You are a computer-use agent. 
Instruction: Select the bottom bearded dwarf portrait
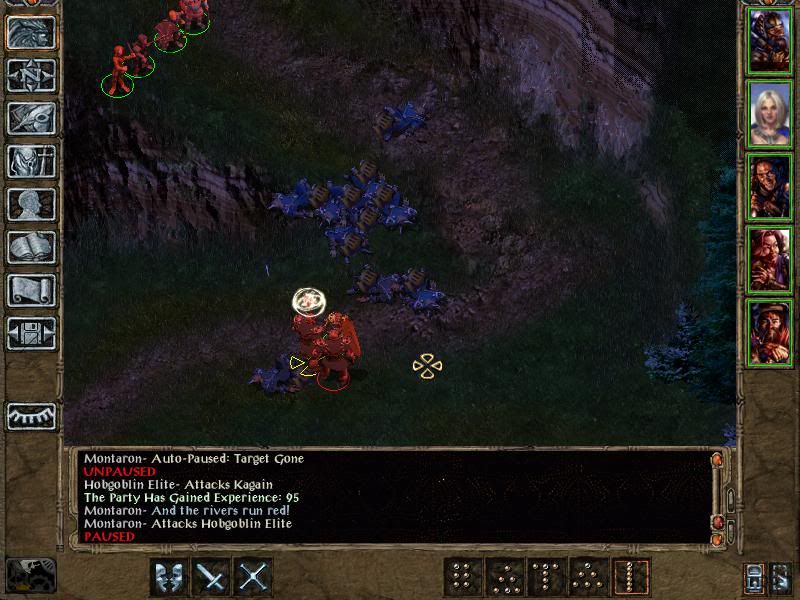point(770,333)
